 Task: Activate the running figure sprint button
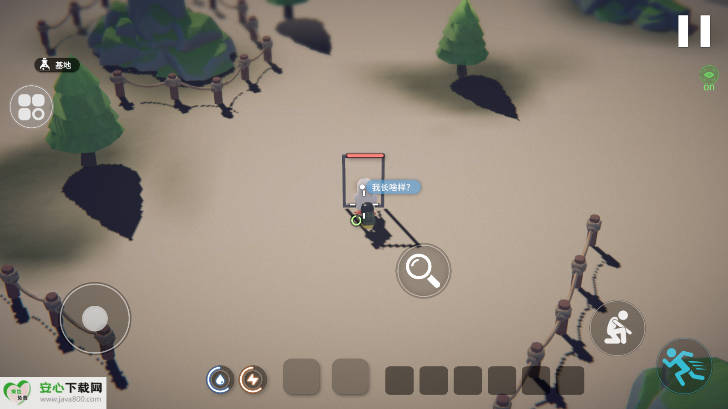(x=684, y=366)
